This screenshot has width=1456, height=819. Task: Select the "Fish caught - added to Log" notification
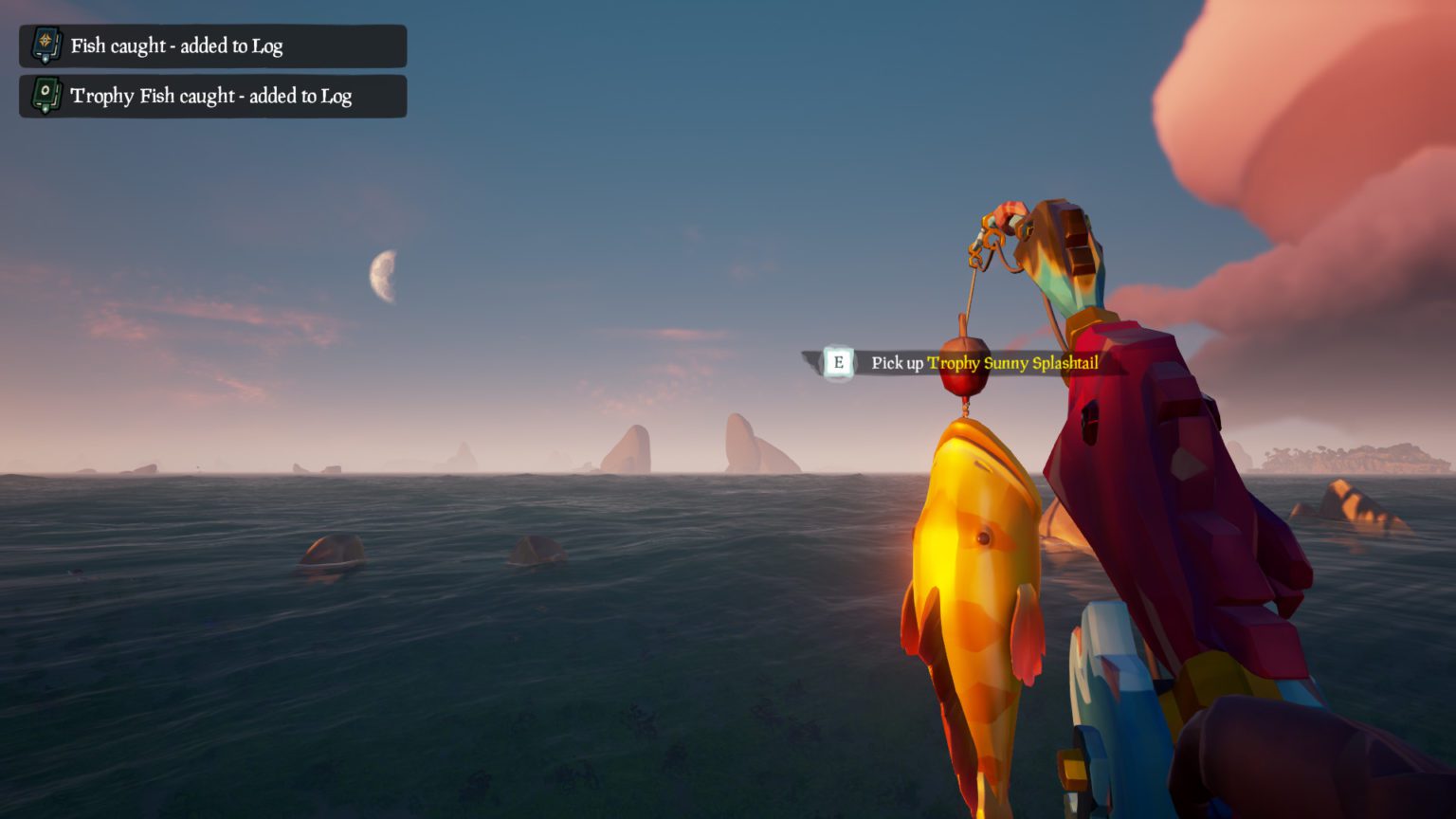pyautogui.click(x=212, y=45)
